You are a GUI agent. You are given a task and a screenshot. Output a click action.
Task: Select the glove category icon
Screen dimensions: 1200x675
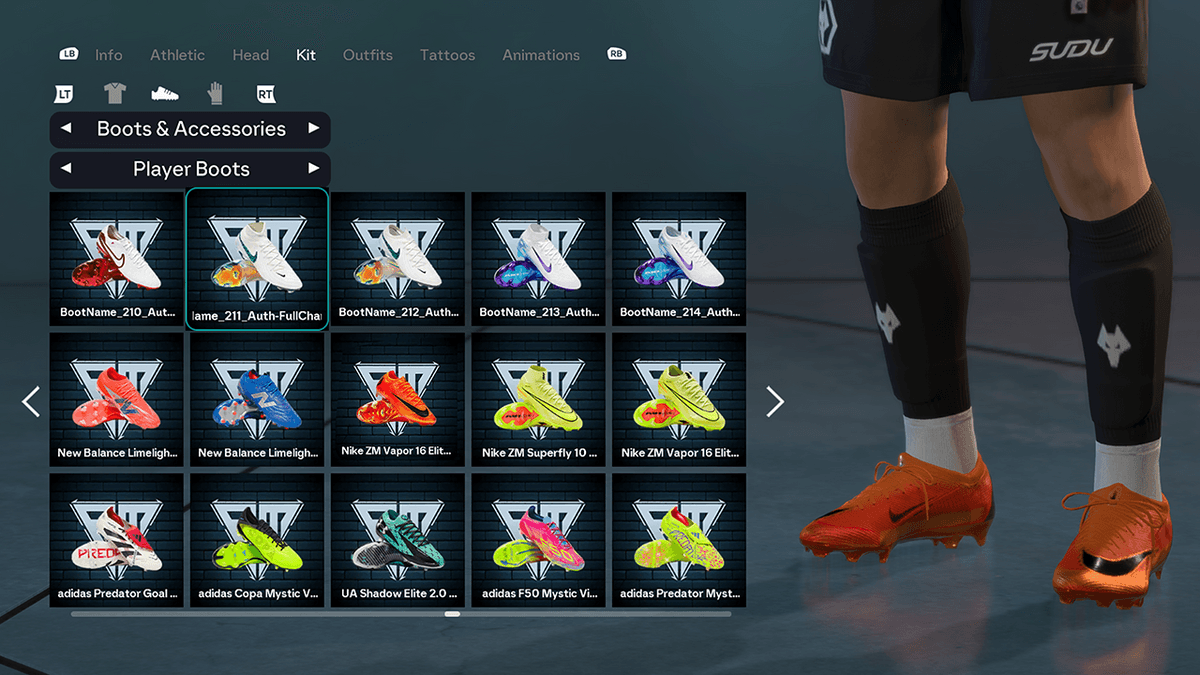215,94
